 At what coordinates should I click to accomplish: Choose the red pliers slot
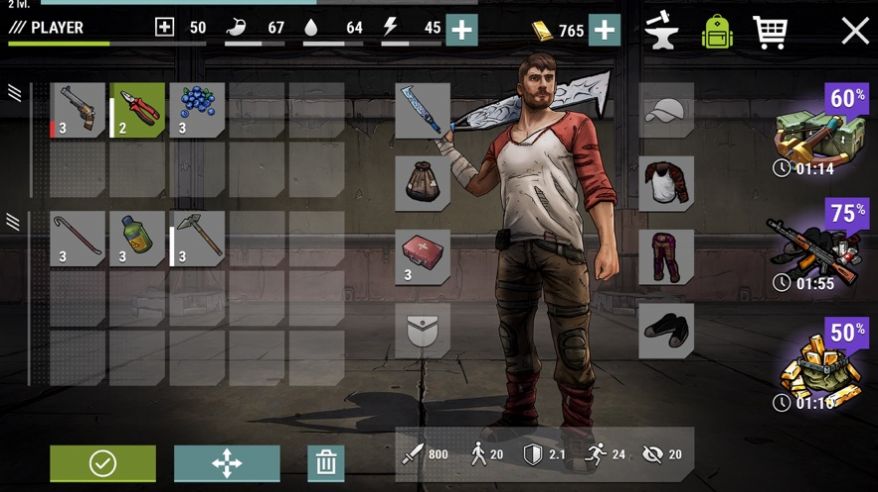137,110
